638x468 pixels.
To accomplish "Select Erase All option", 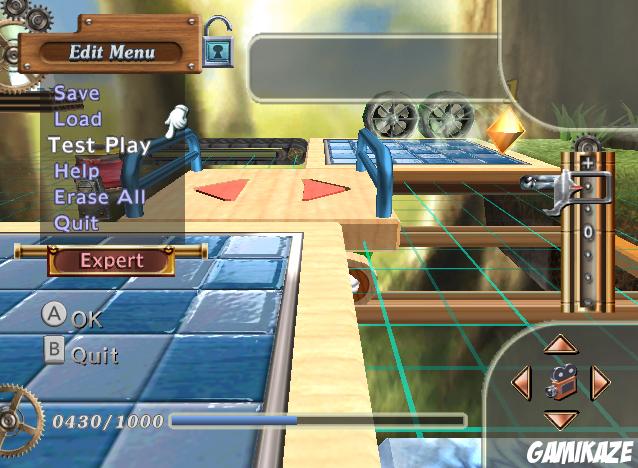I will [100, 197].
